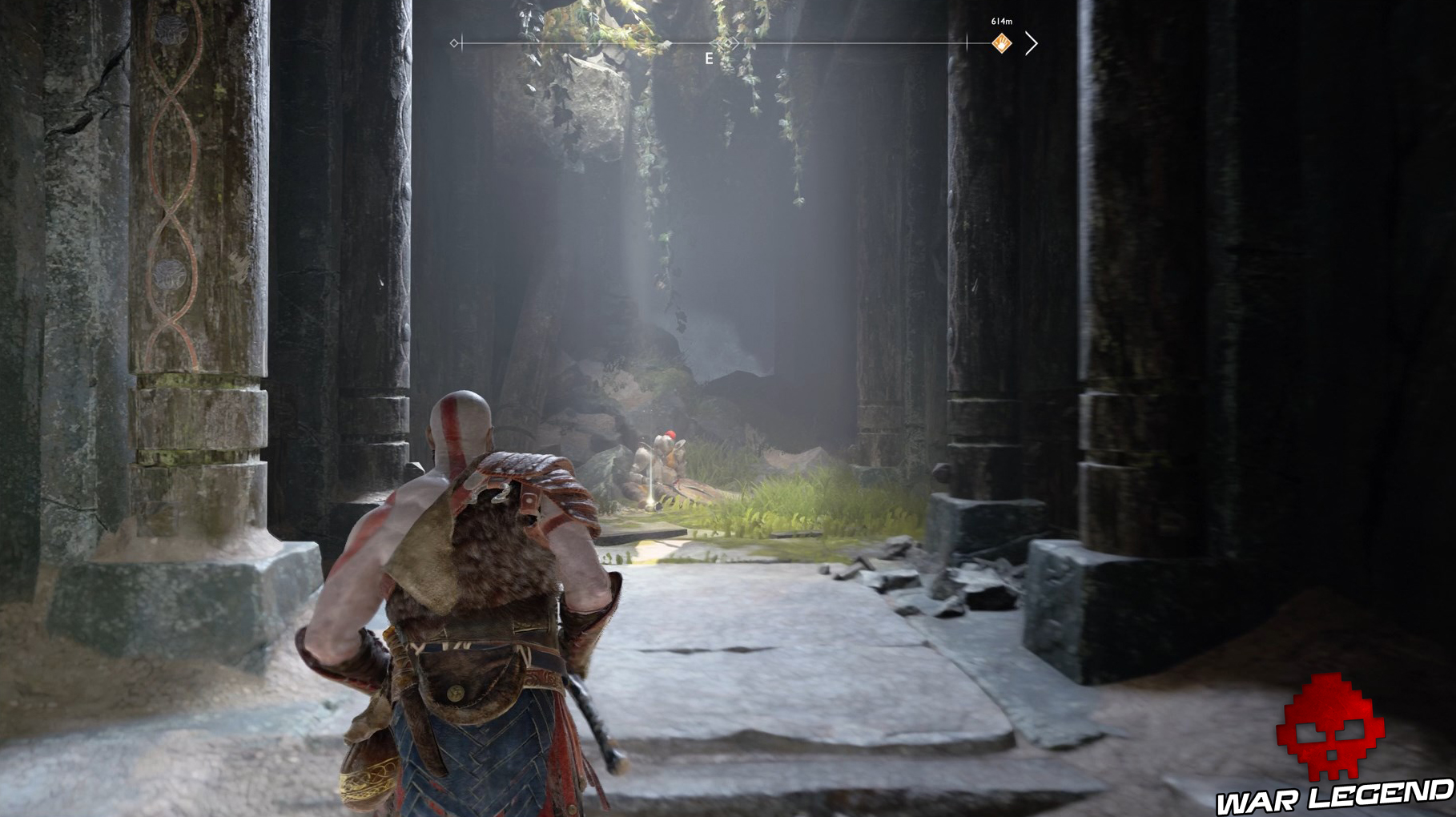Image resolution: width=1456 pixels, height=817 pixels.
Task: Click Kratos in the center of the screen
Action: [481, 585]
